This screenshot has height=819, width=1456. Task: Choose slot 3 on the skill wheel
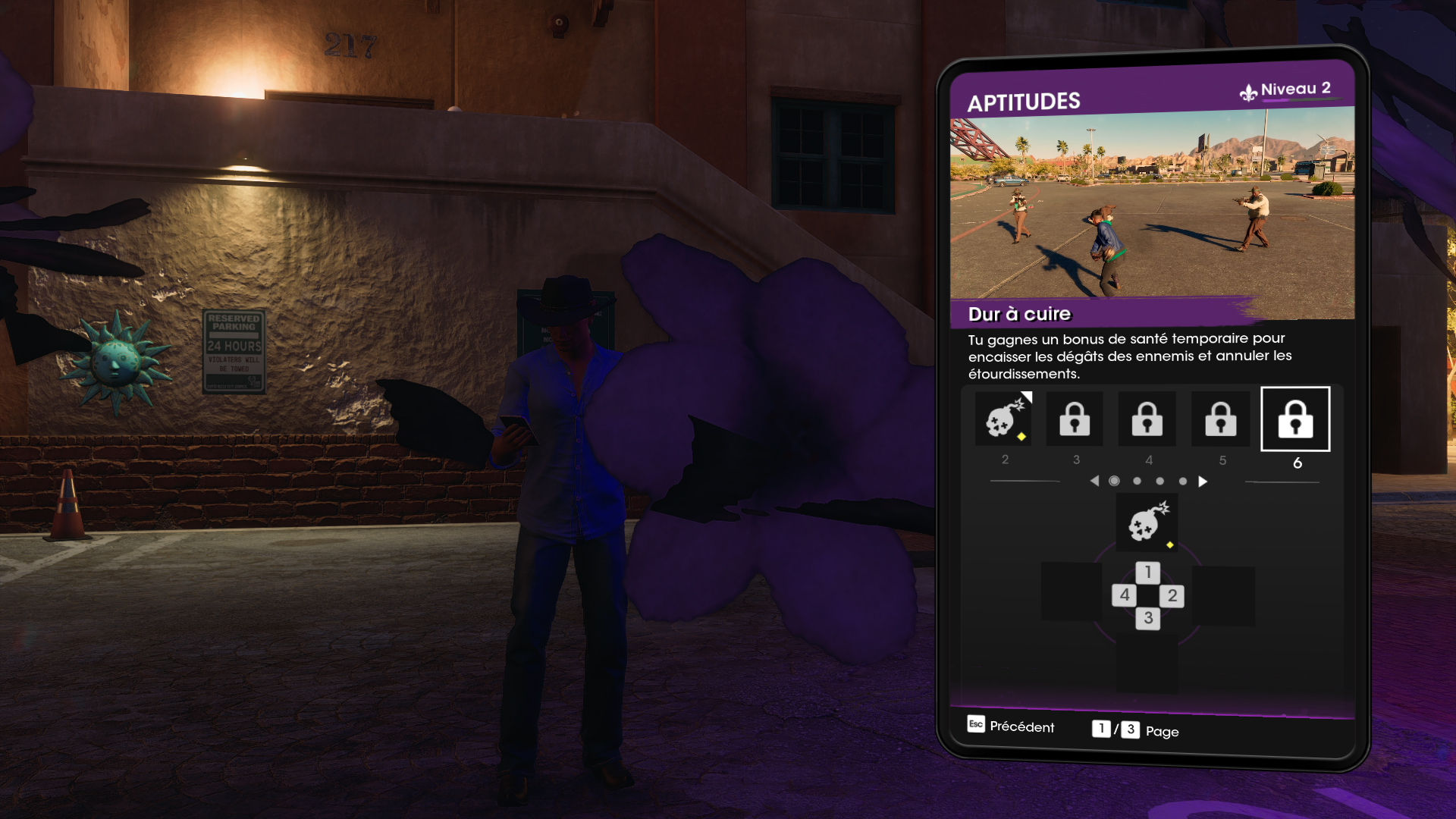coord(1148,619)
